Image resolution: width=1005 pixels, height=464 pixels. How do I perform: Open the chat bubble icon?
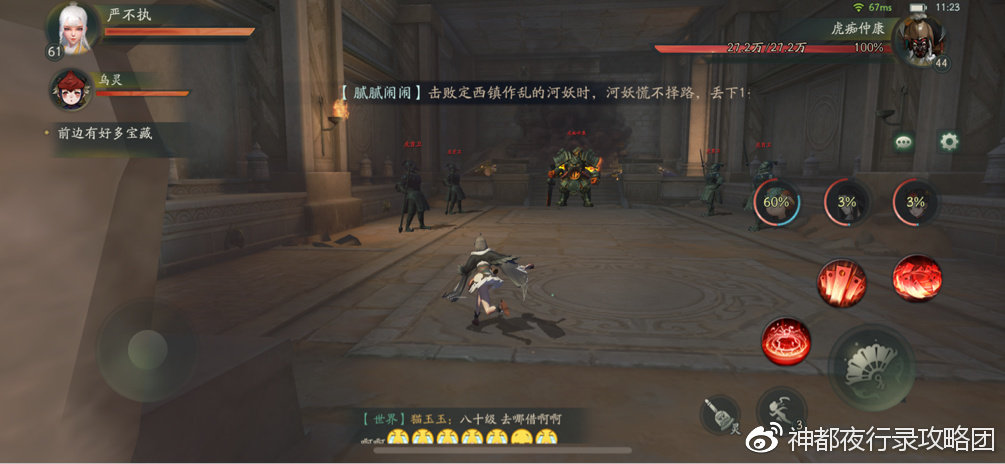click(x=905, y=142)
